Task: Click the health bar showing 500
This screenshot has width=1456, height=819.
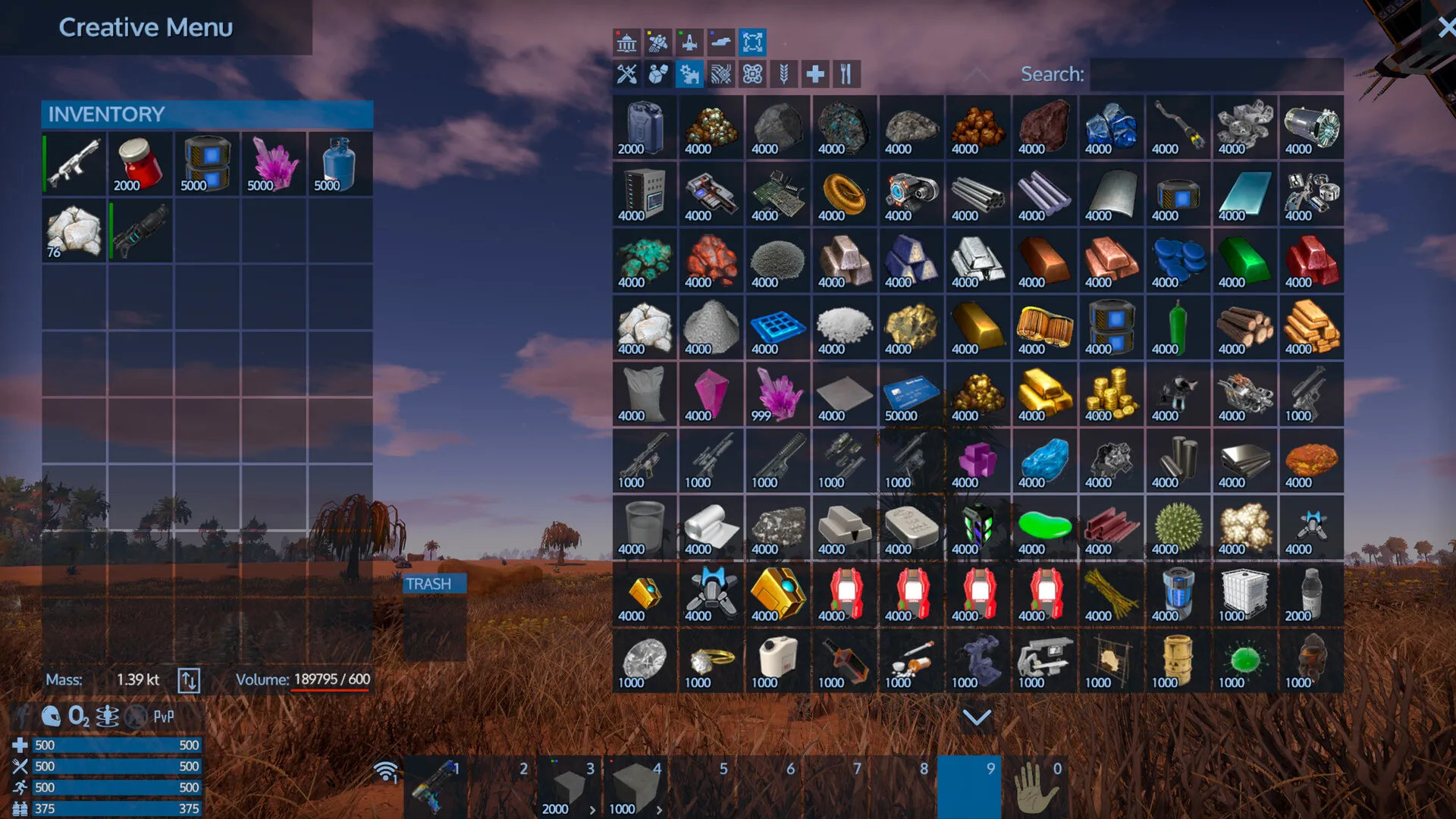Action: [x=114, y=745]
